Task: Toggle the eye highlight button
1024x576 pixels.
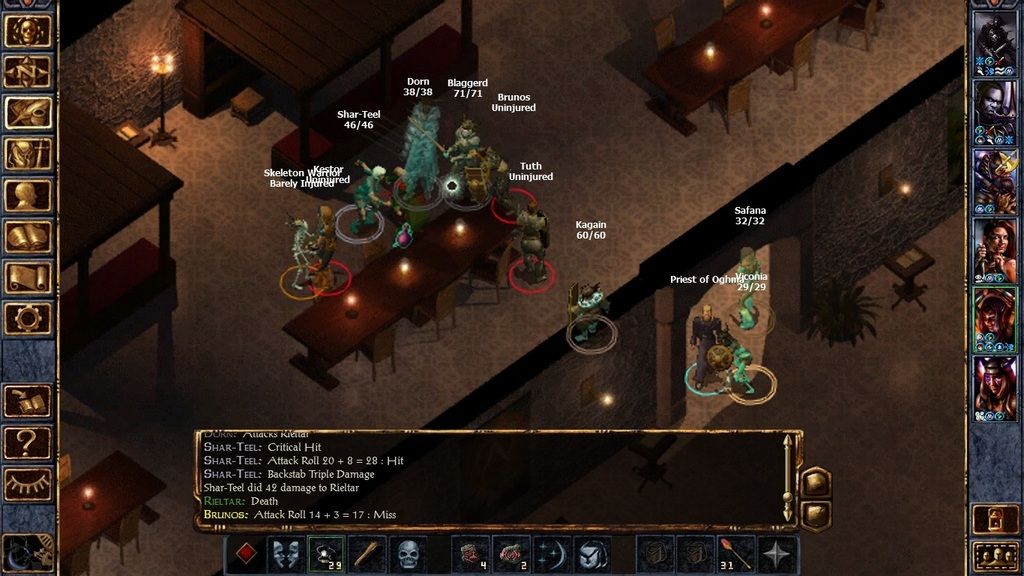Action: click(28, 483)
